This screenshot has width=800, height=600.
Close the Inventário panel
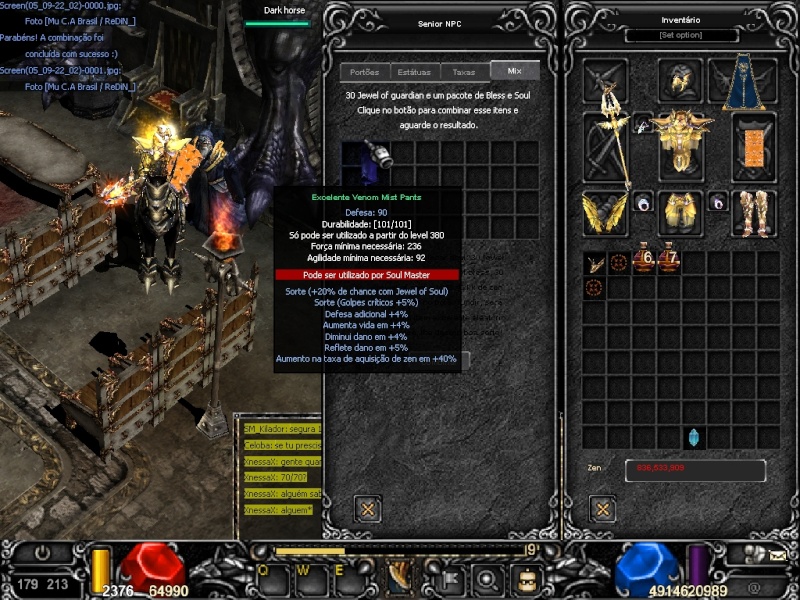click(603, 509)
